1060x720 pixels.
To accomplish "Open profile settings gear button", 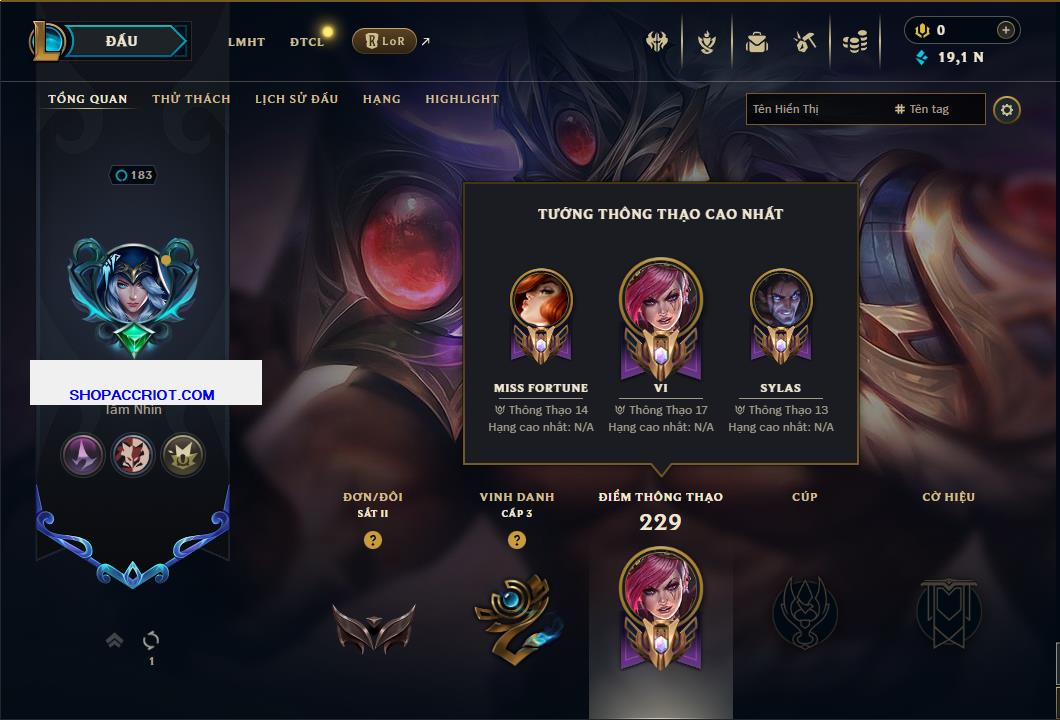I will (1007, 109).
